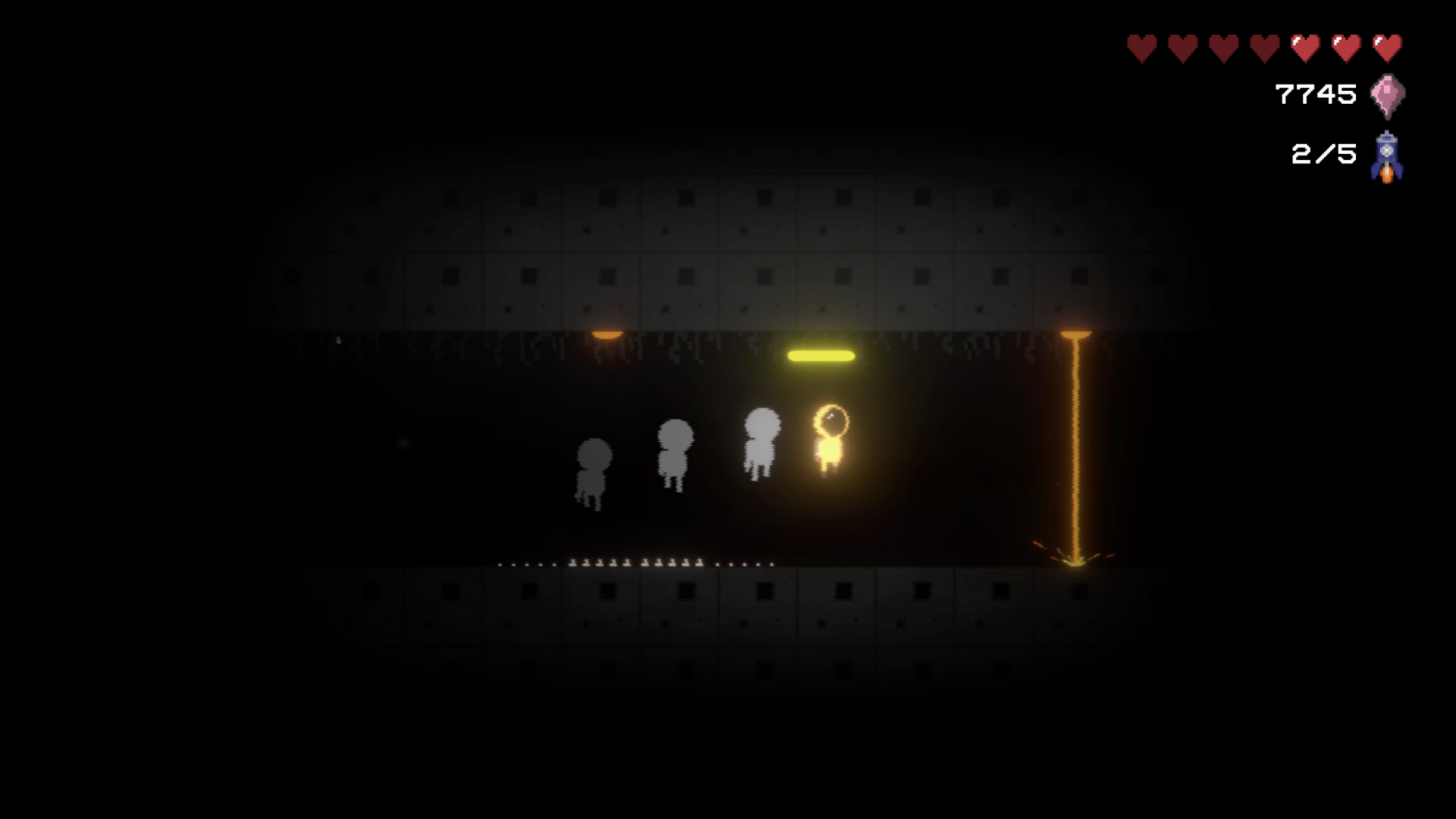The image size is (1456, 819).
Task: Click the orange lamp atop the laser beam
Action: tap(1075, 335)
